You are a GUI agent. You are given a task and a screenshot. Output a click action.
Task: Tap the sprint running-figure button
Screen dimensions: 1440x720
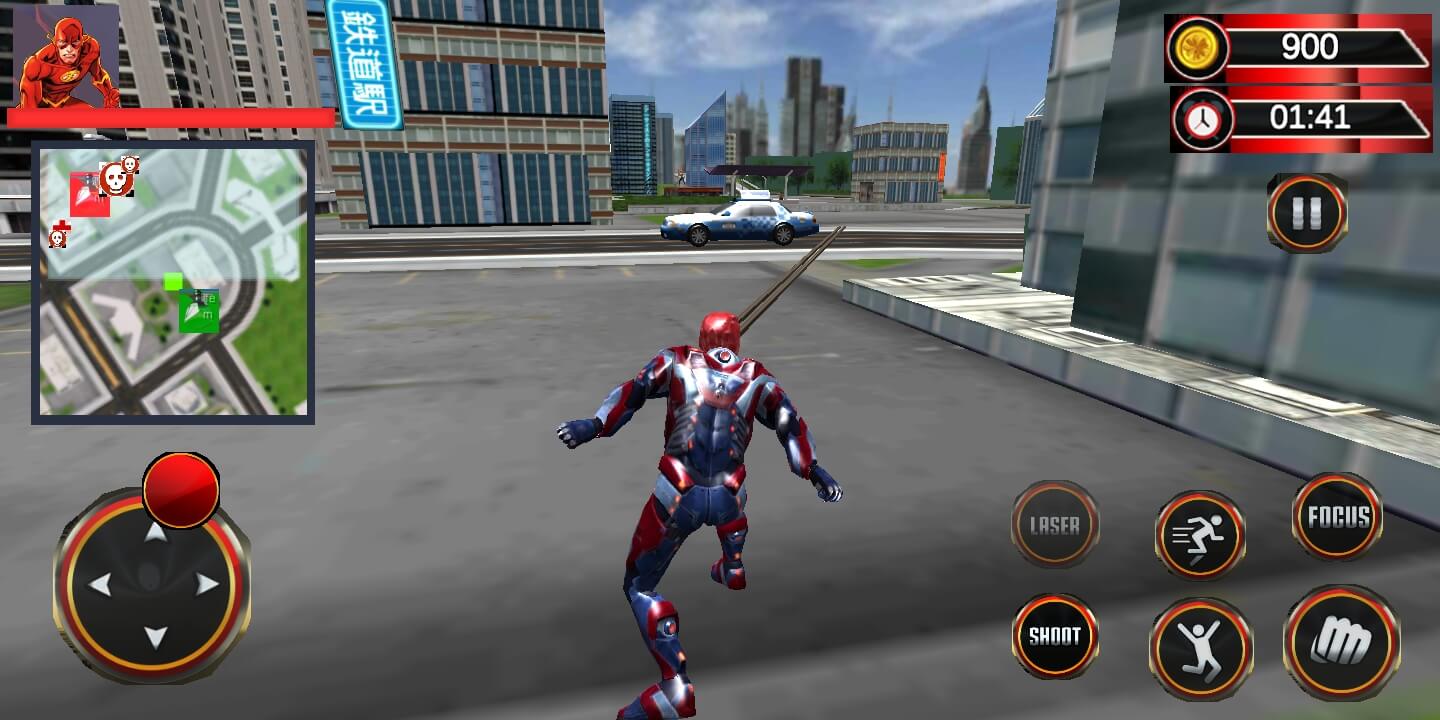pyautogui.click(x=1200, y=535)
